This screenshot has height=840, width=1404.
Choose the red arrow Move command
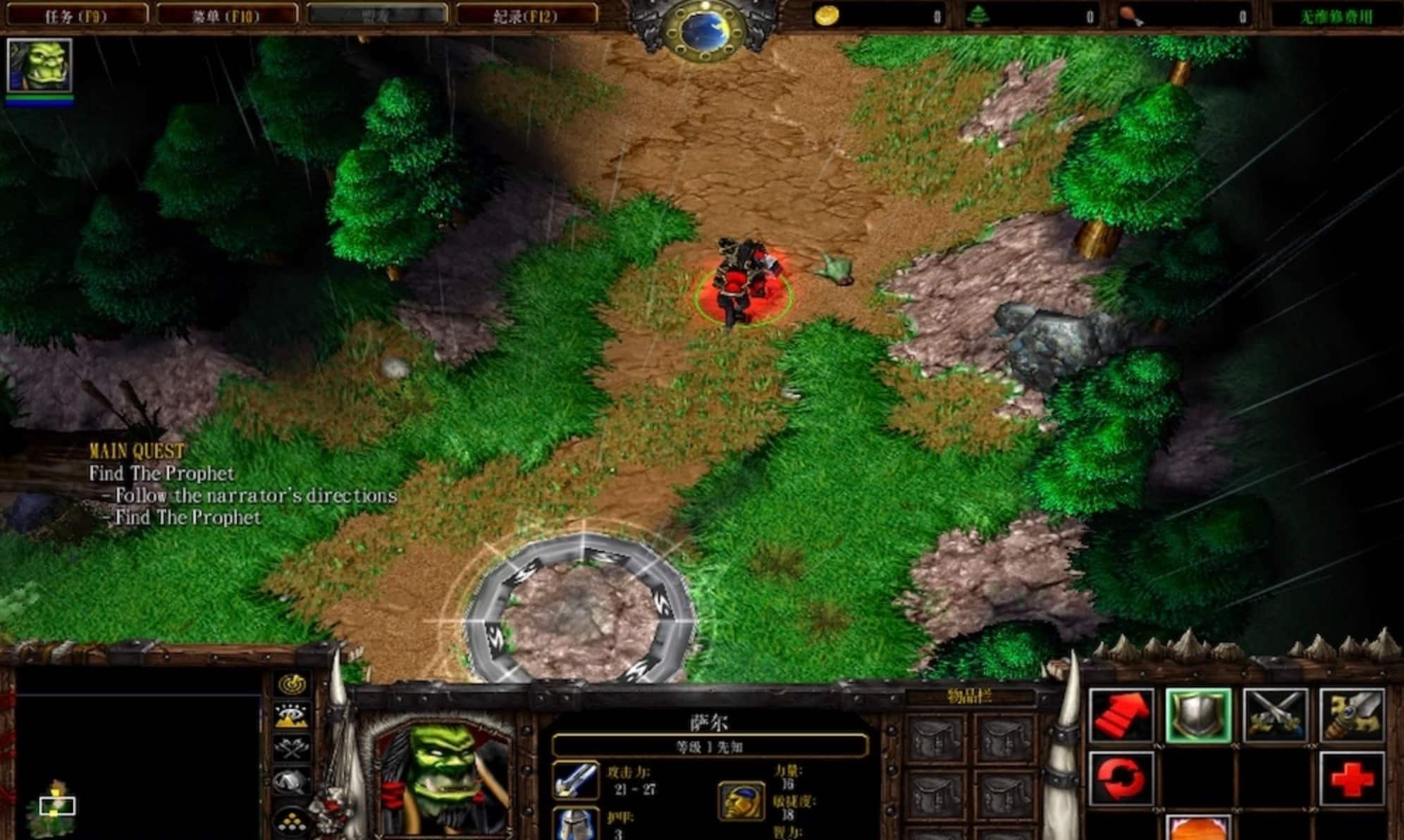(x=1121, y=716)
